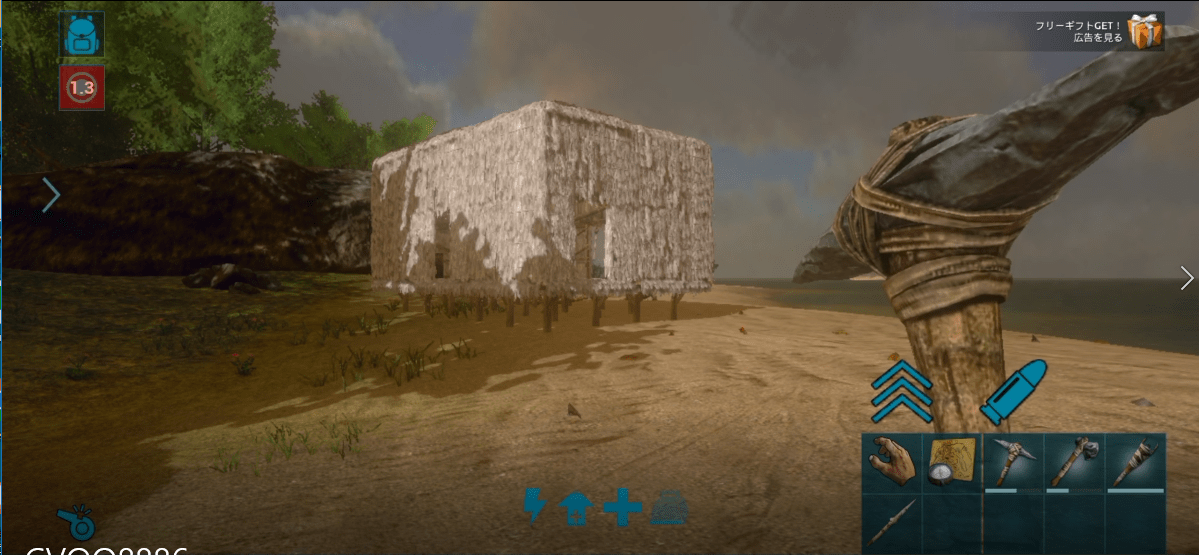Expand the left side arrow panel
This screenshot has width=1199, height=555.
click(51, 194)
